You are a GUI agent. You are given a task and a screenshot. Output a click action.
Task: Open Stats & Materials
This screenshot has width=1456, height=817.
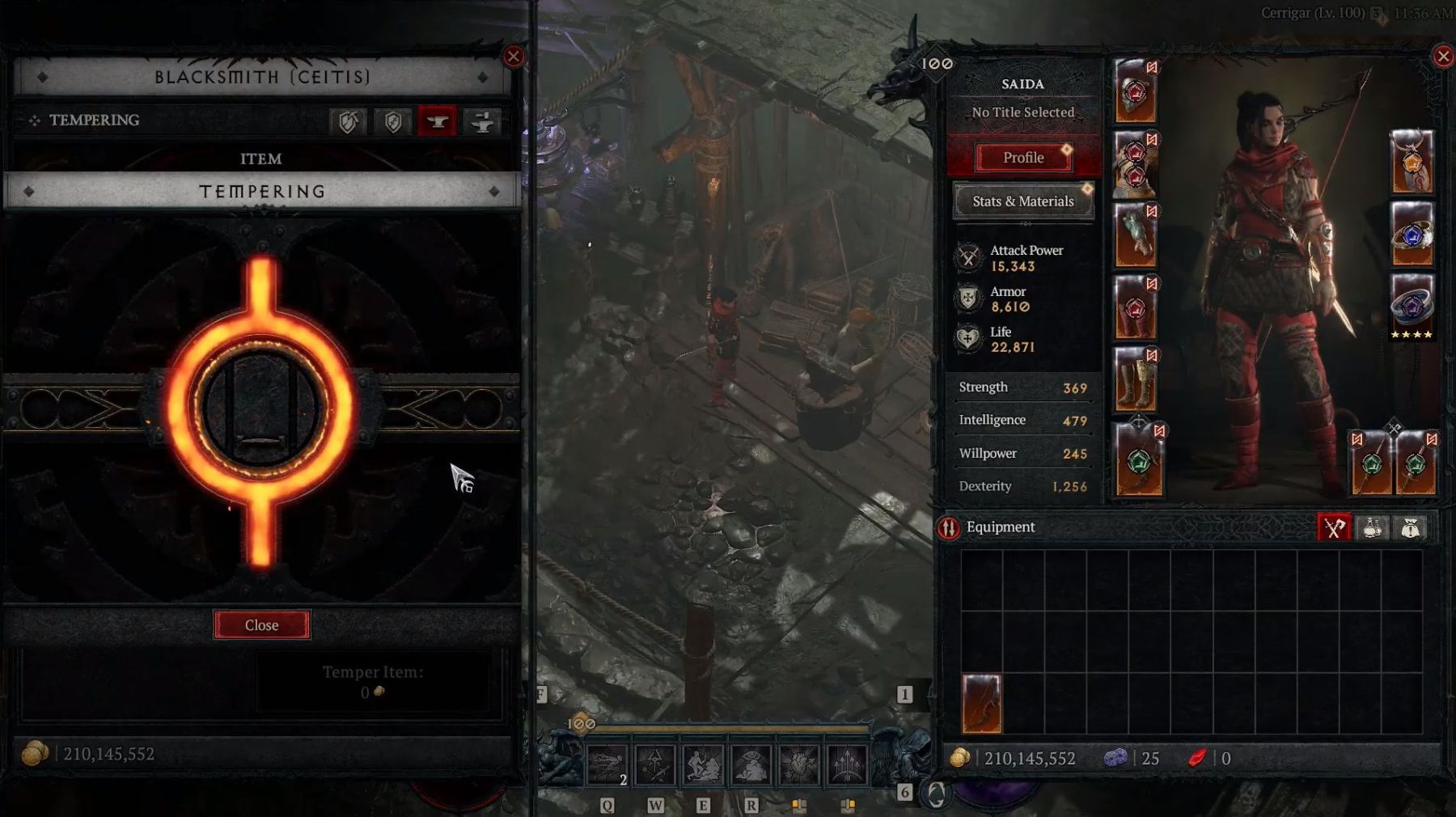[1023, 201]
